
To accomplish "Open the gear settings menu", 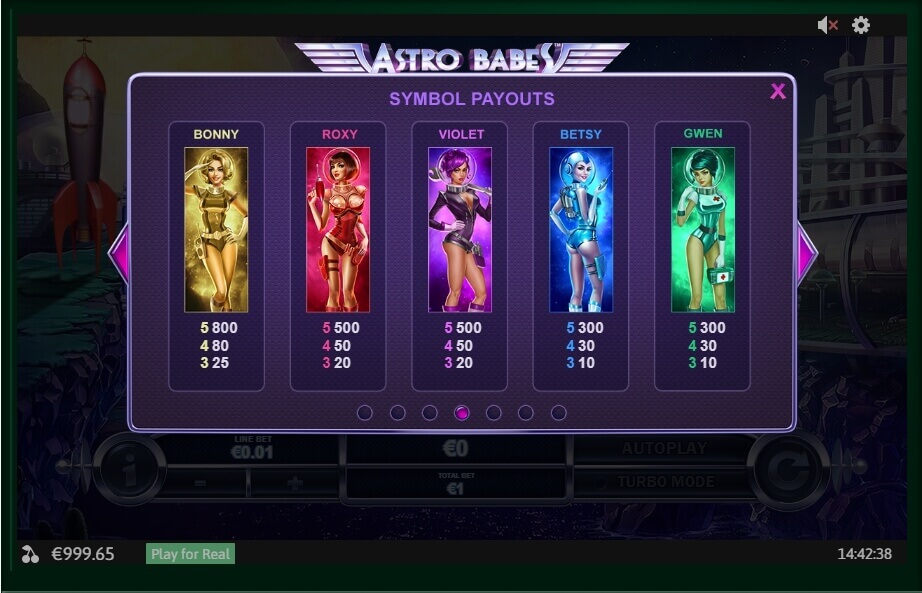I will pos(861,25).
